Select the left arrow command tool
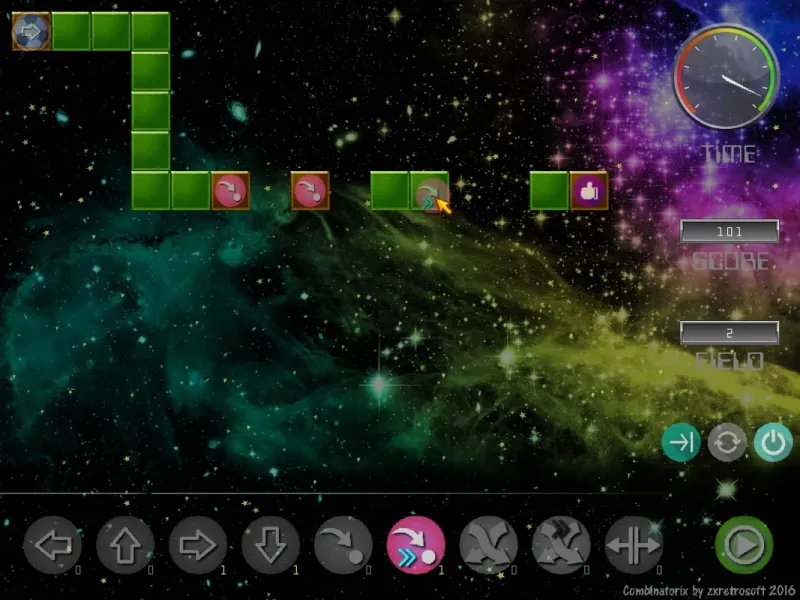Viewport: 800px width, 600px height. tap(52, 546)
